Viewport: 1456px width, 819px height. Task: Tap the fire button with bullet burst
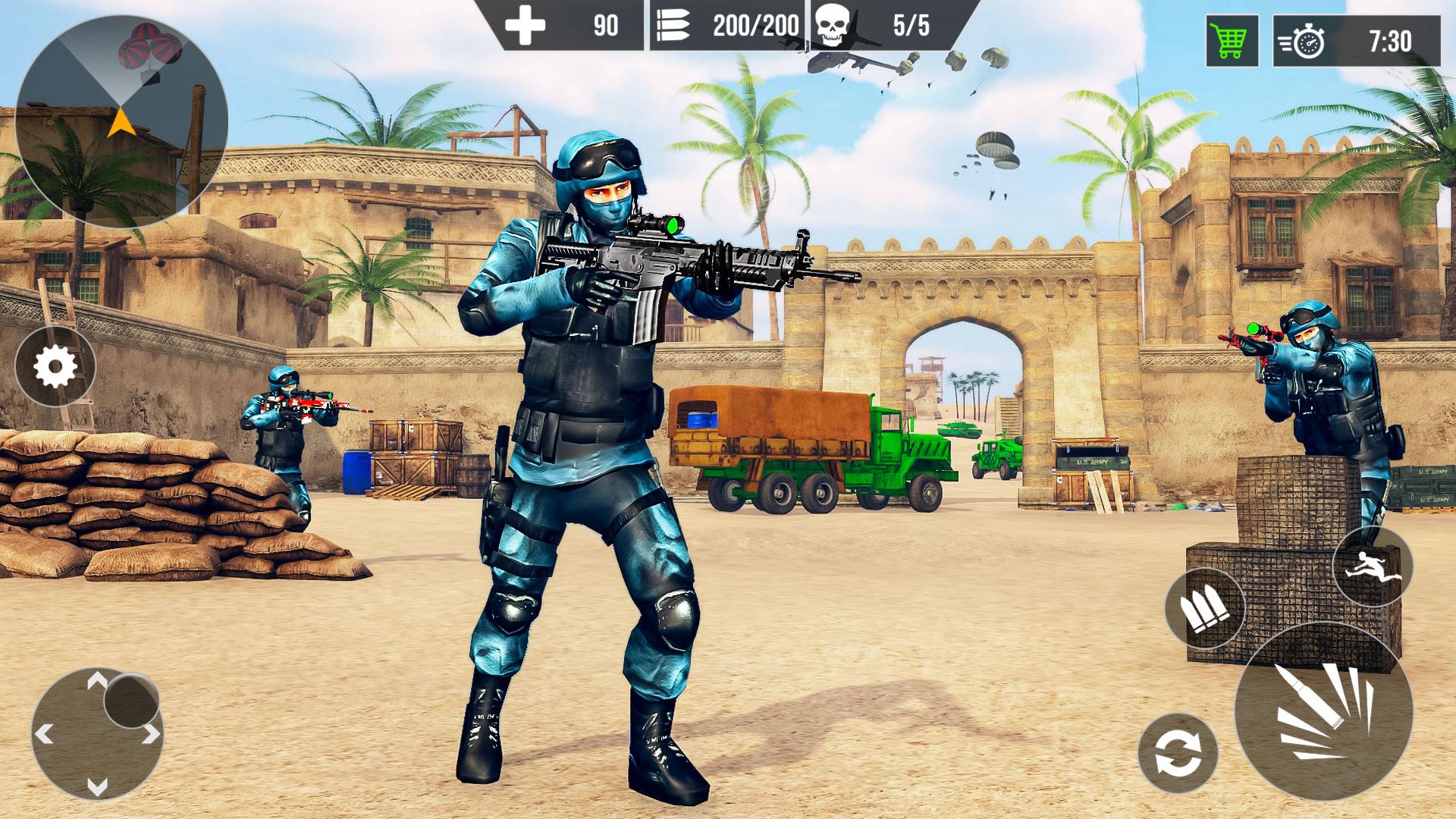pyautogui.click(x=1323, y=711)
